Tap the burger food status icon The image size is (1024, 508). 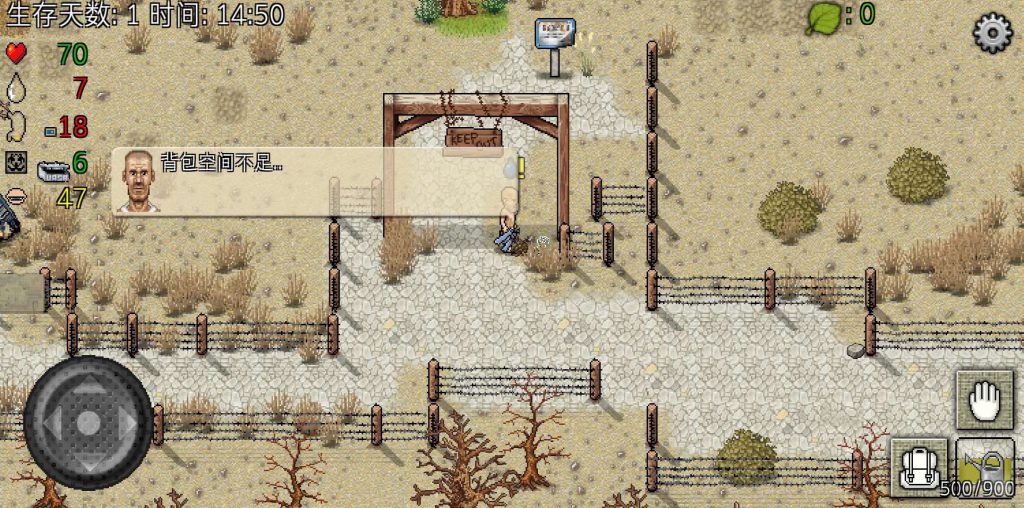(16, 197)
